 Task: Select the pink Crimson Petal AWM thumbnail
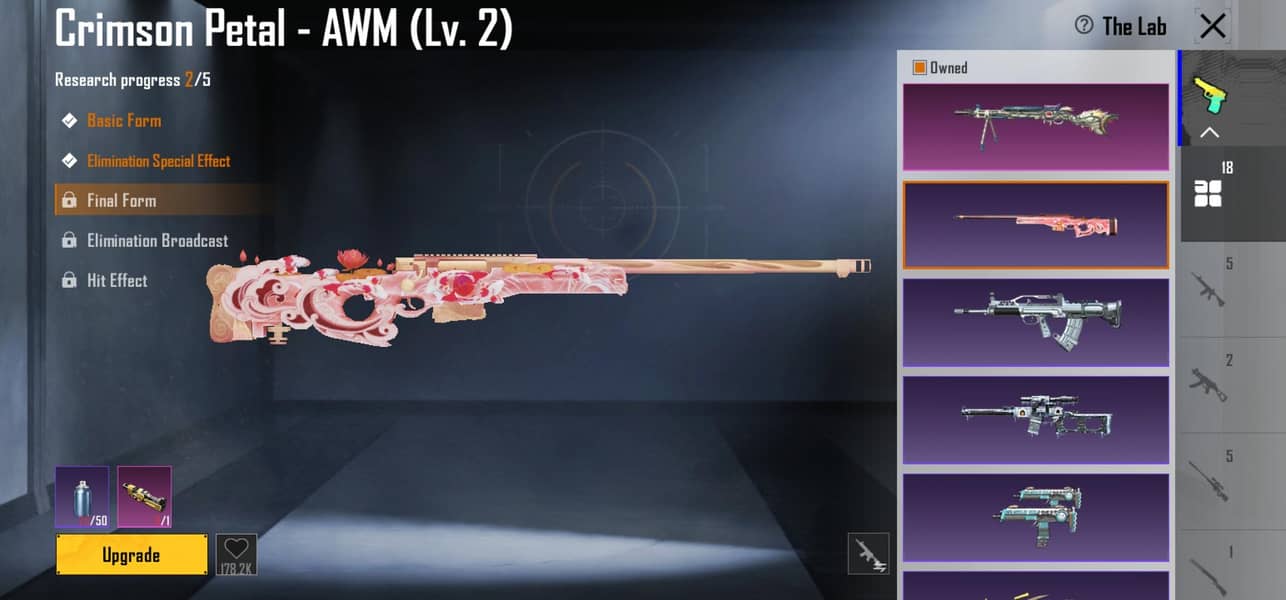coord(1035,225)
